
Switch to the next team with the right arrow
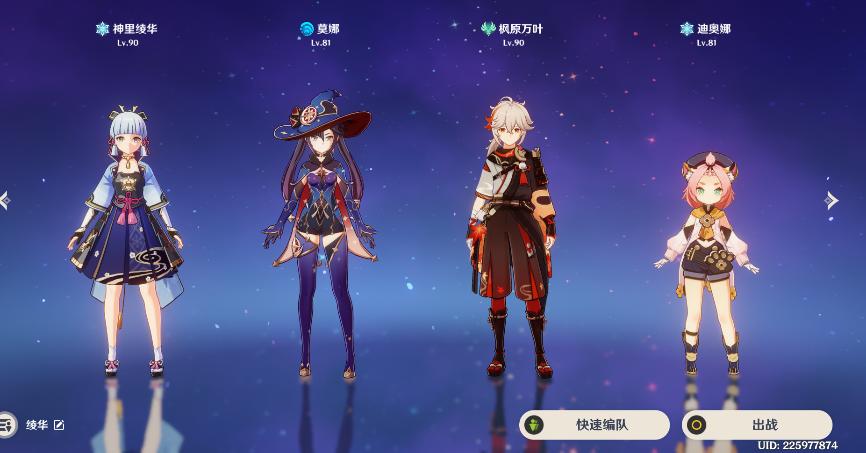[x=831, y=200]
